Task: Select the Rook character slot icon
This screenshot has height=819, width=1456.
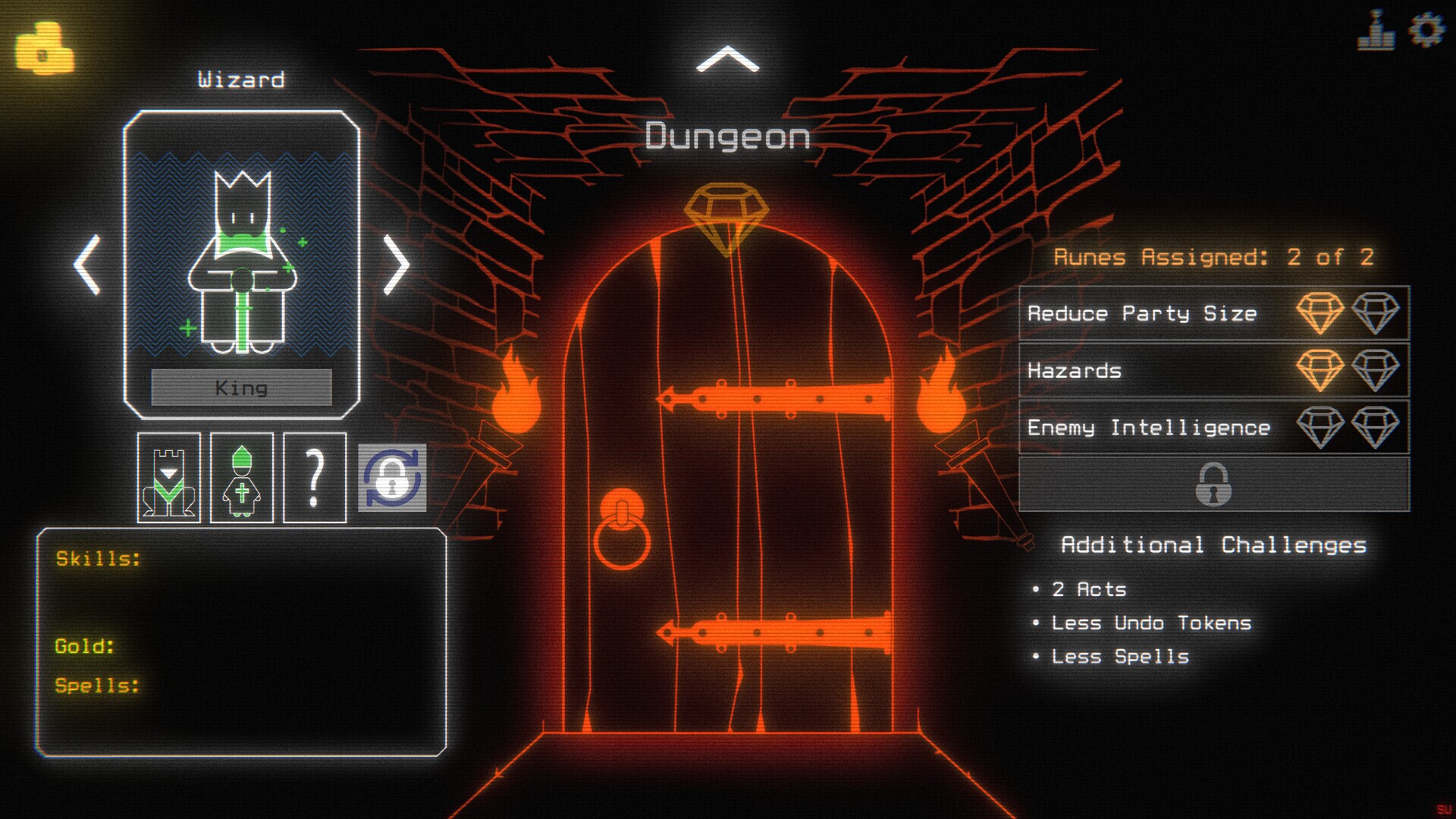Action: click(168, 479)
